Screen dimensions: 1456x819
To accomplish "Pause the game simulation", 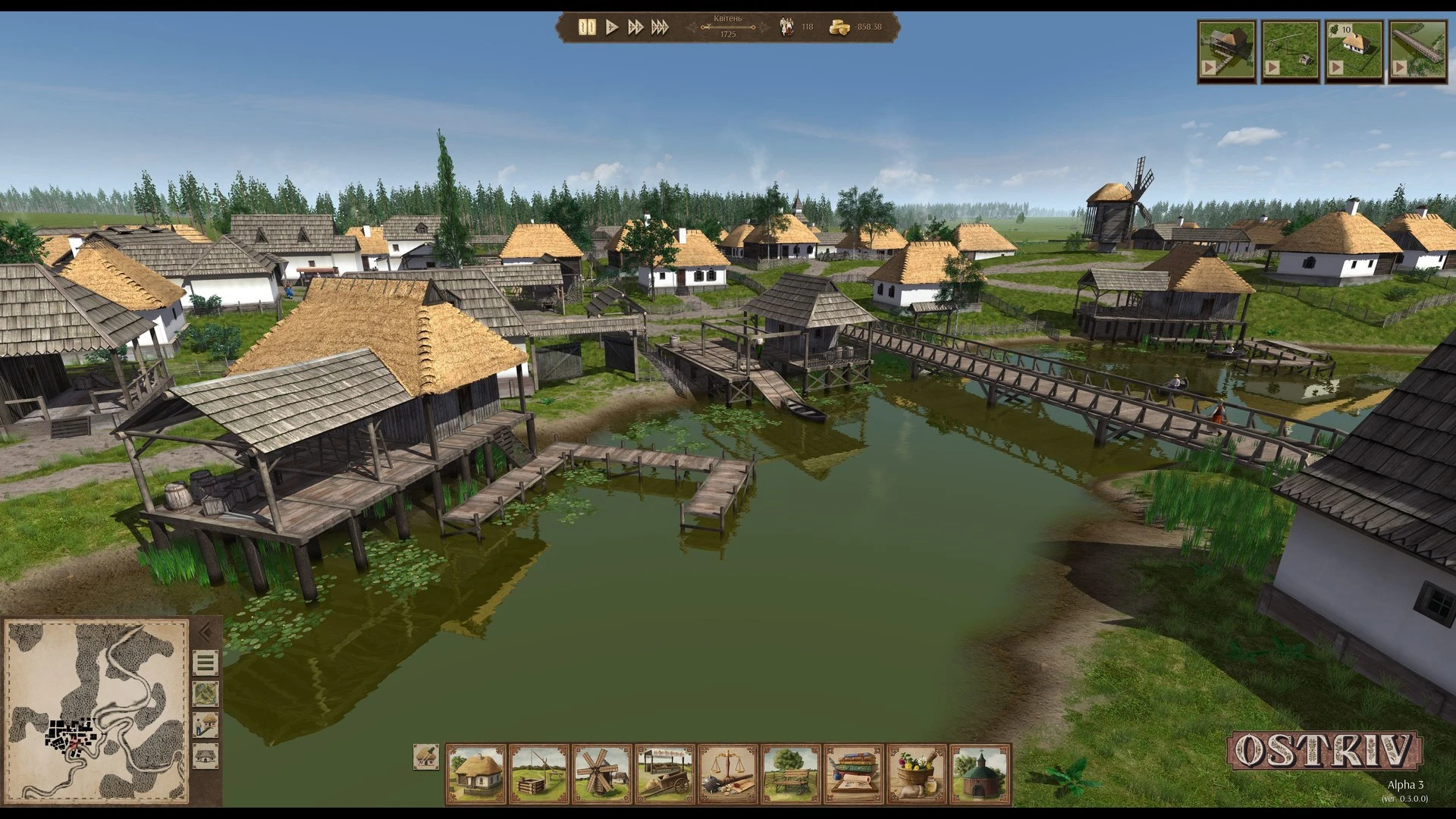I will [587, 27].
